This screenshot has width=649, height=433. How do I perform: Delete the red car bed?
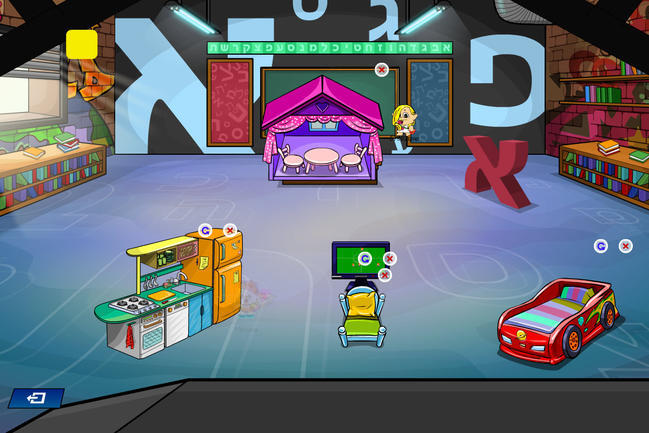(625, 245)
